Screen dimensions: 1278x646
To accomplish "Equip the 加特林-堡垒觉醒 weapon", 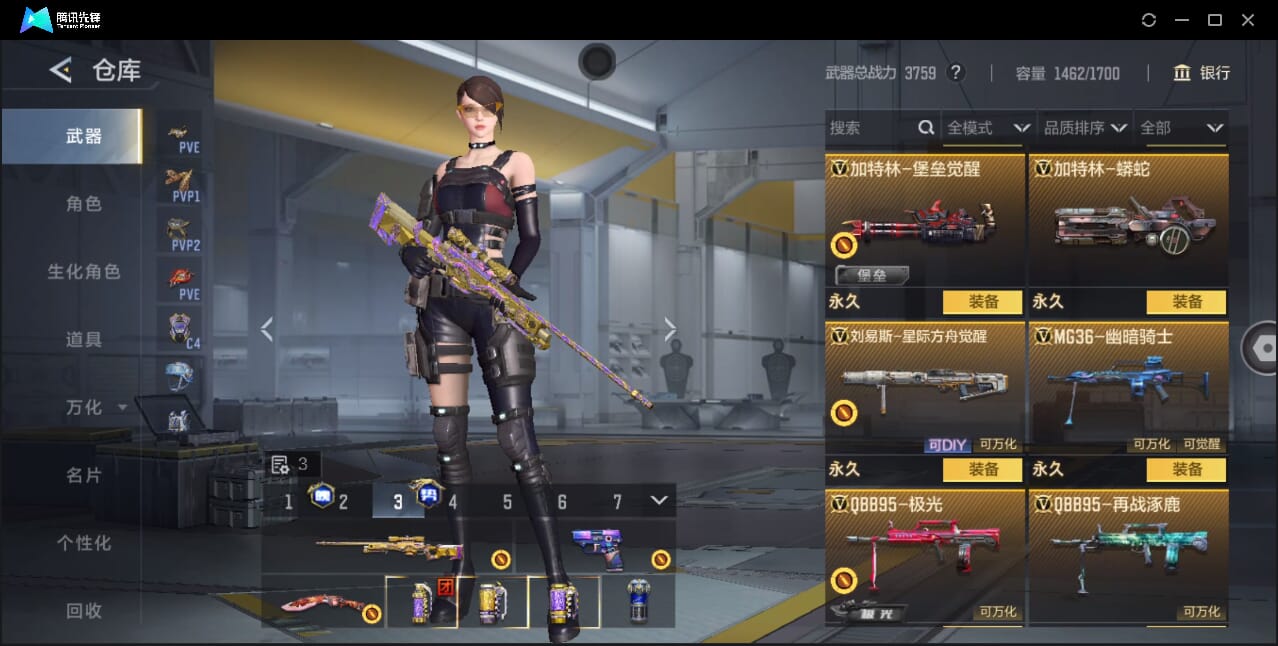I will click(982, 301).
